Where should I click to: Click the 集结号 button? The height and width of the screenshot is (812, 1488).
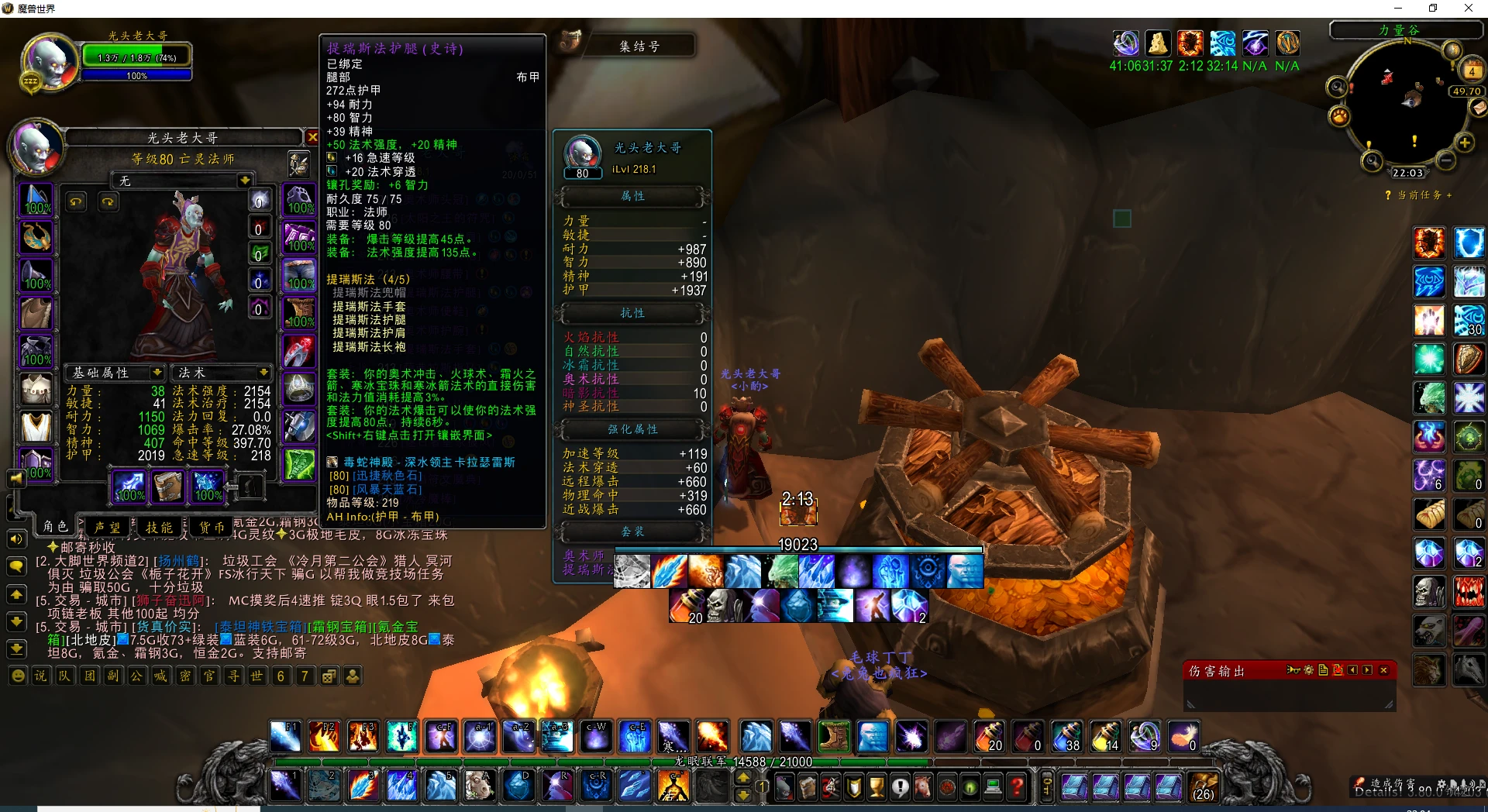tap(639, 46)
